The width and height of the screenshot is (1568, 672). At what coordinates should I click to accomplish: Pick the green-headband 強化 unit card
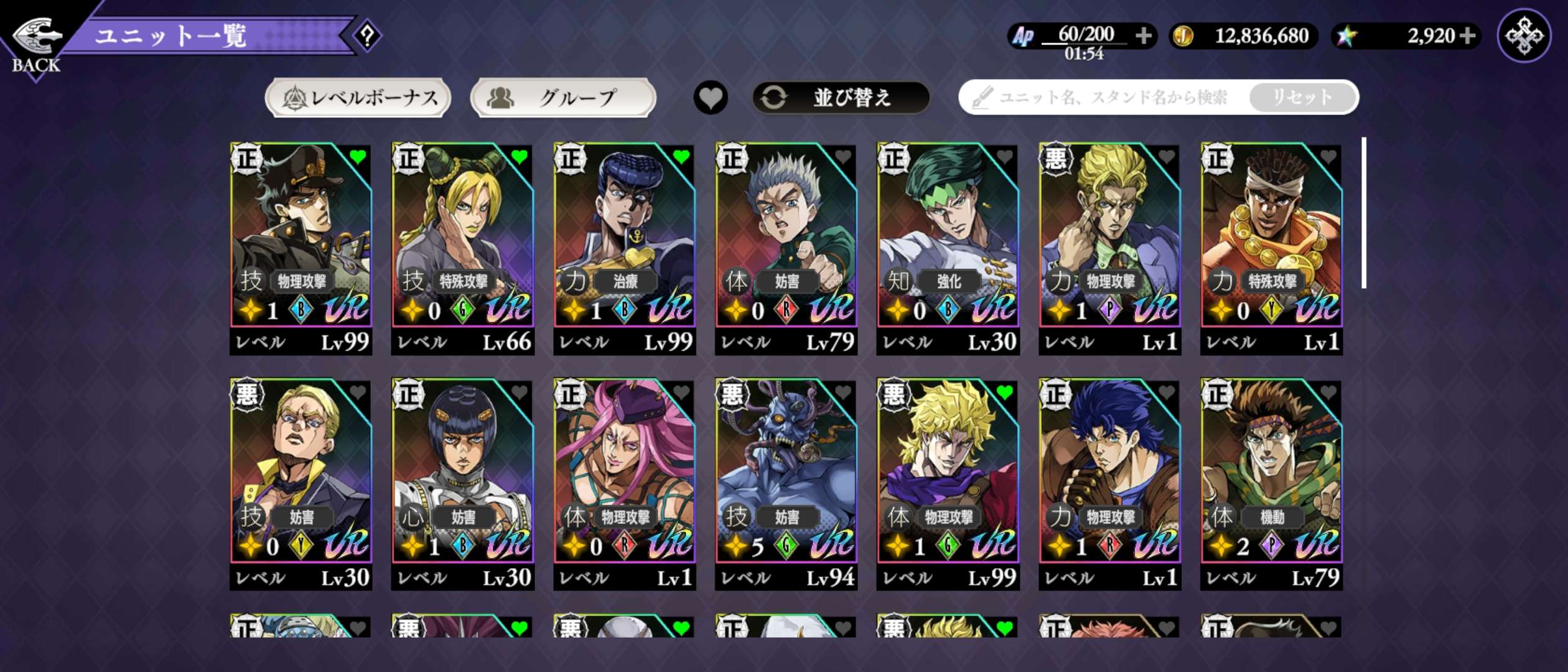[948, 249]
